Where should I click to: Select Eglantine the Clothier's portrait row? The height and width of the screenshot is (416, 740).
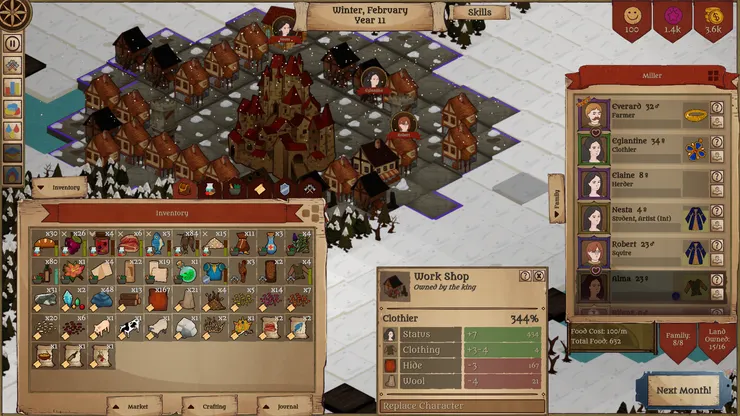pyautogui.click(x=645, y=149)
